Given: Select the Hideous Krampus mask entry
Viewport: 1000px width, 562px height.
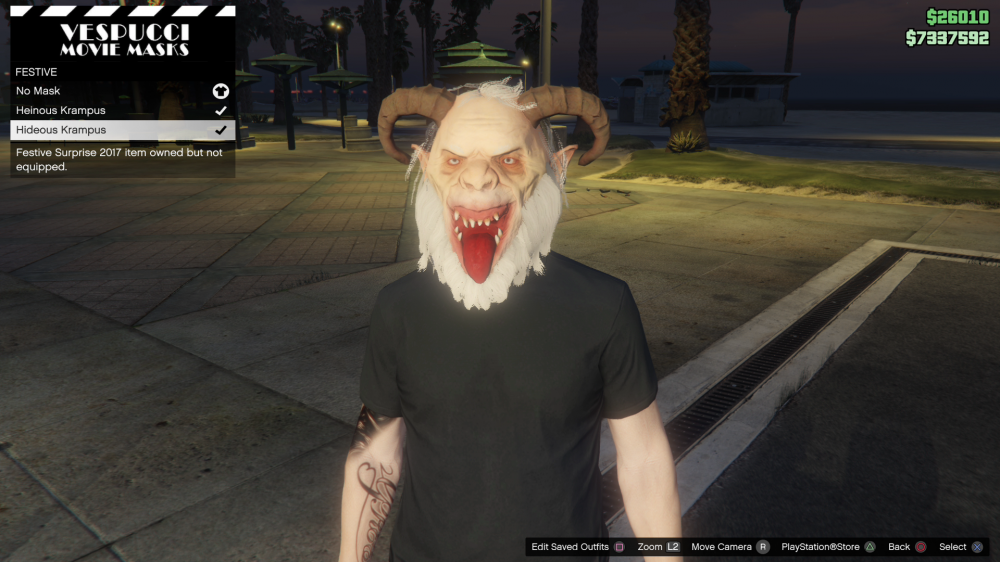Looking at the screenshot, I should 122,130.
